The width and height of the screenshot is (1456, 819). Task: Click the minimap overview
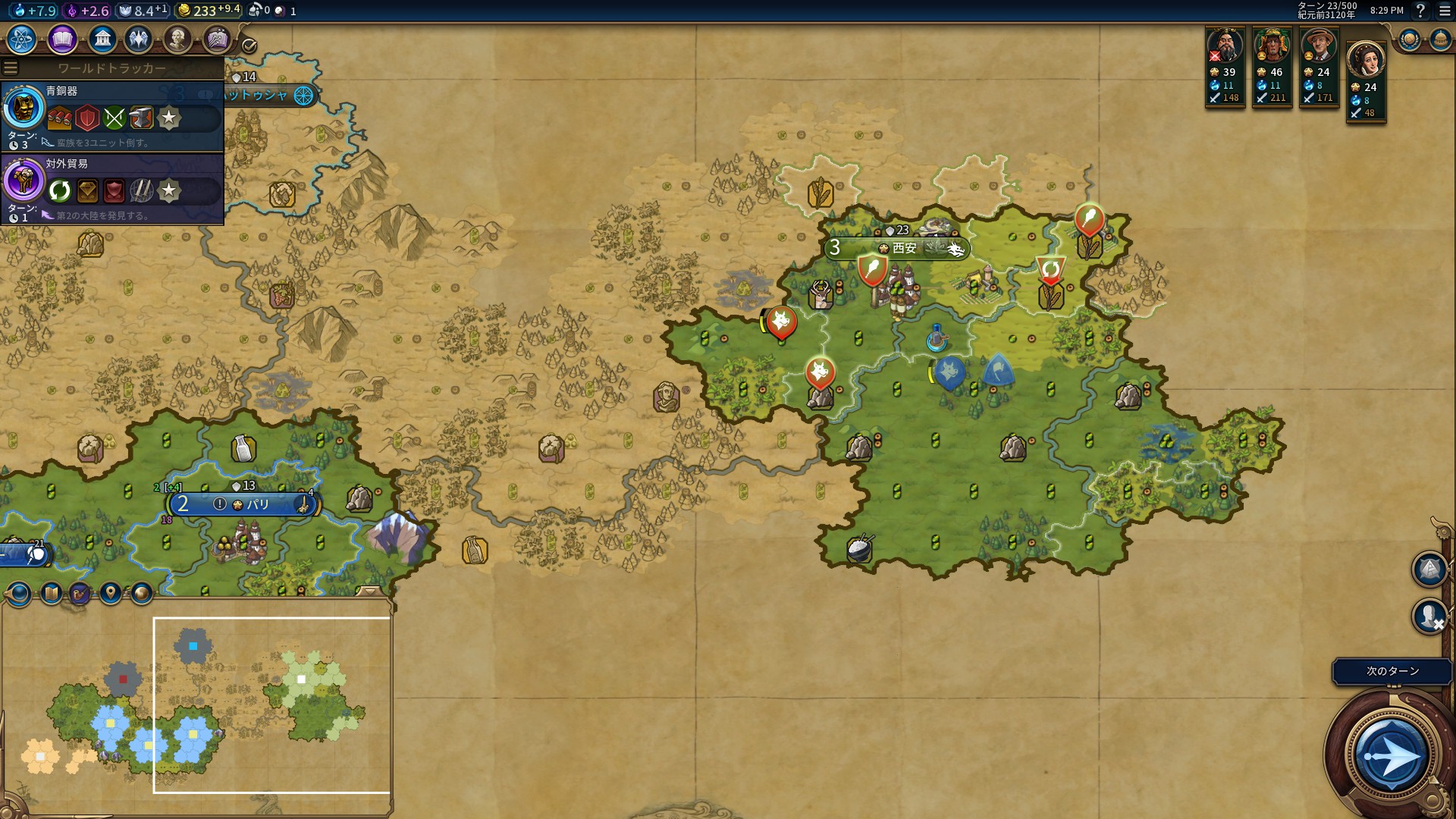[x=196, y=705]
